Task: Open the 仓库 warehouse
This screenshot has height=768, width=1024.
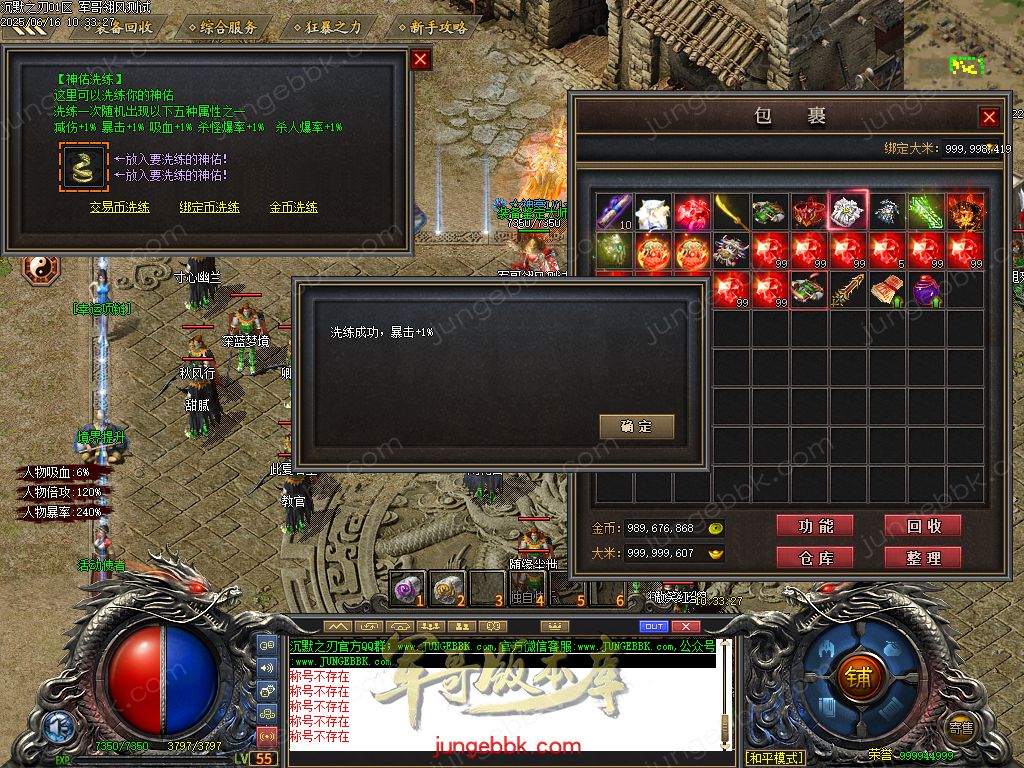Action: (x=815, y=557)
